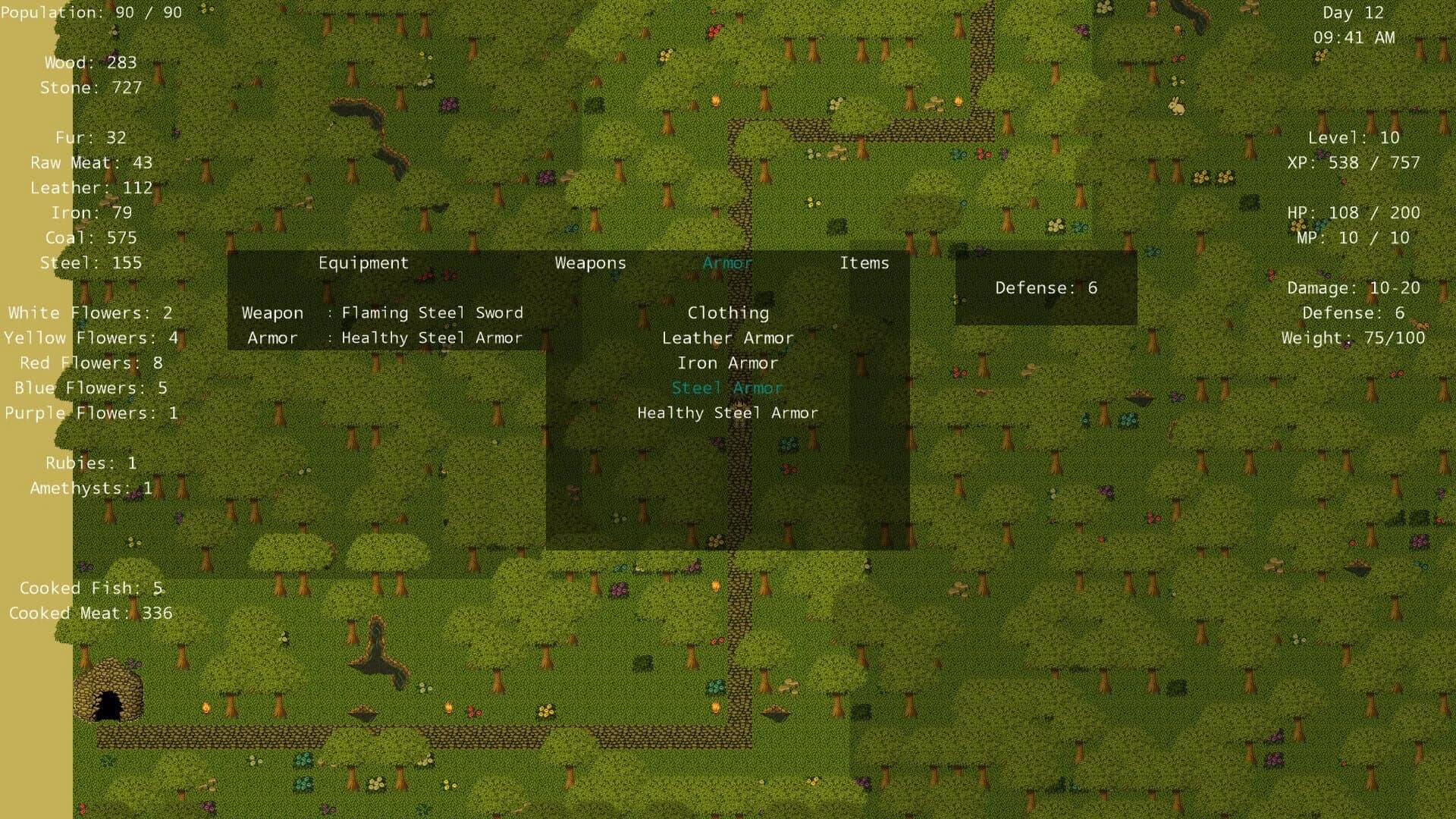Select Healthy Steel Armor in the armor list
1456x819 pixels.
point(728,413)
